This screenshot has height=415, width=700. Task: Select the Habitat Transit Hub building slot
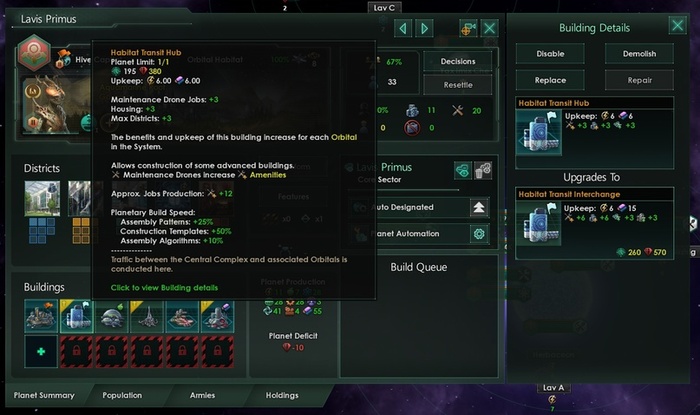[78, 317]
